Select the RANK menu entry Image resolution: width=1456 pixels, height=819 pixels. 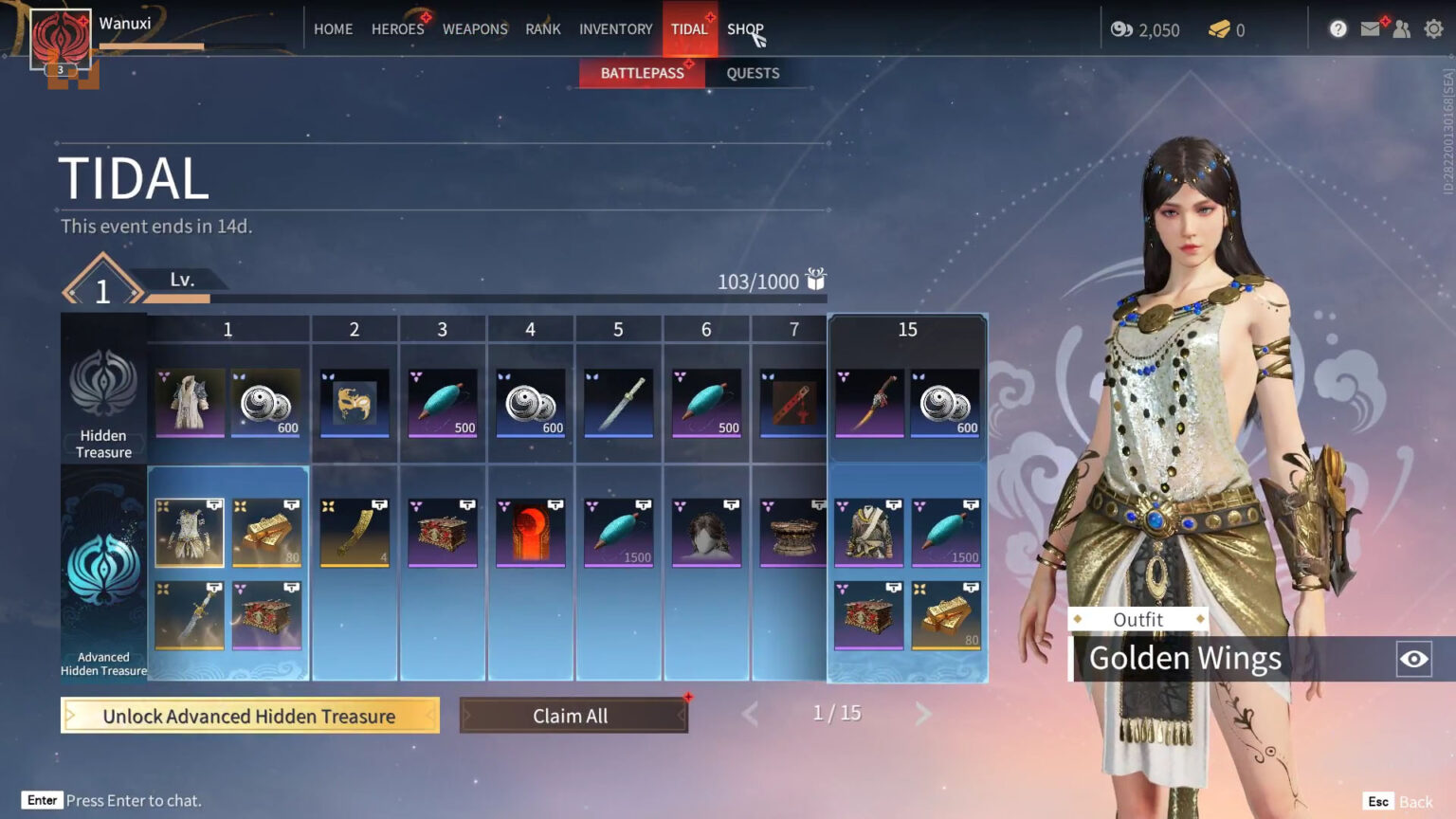[x=543, y=29]
